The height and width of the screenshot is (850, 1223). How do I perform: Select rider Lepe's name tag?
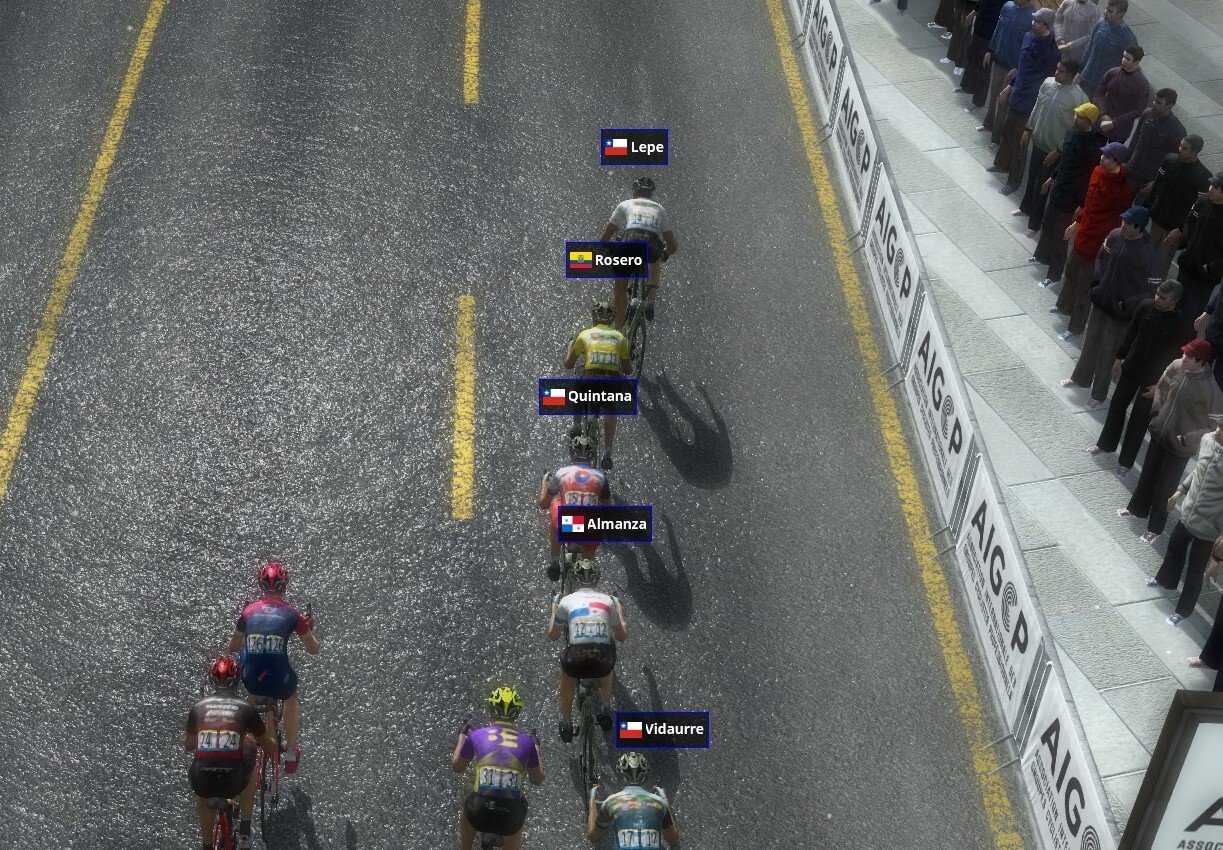[x=634, y=147]
